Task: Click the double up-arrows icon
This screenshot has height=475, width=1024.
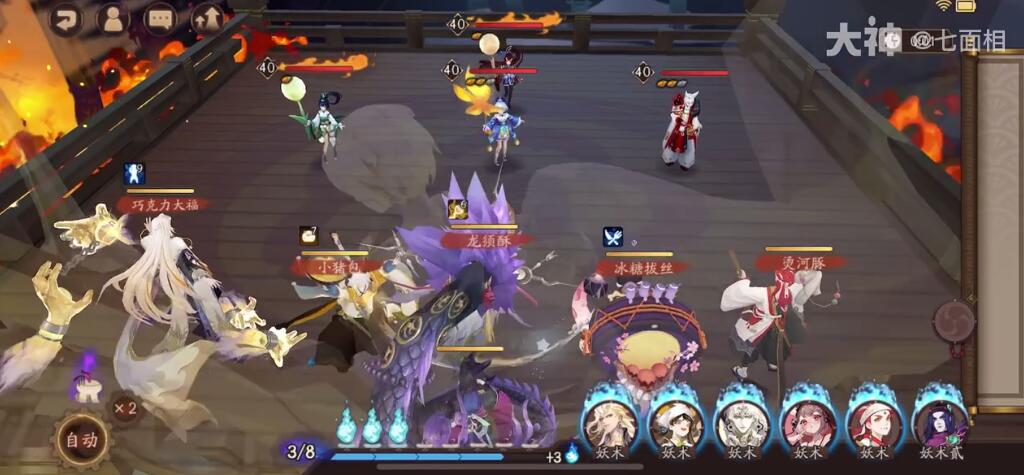Action: (x=208, y=18)
